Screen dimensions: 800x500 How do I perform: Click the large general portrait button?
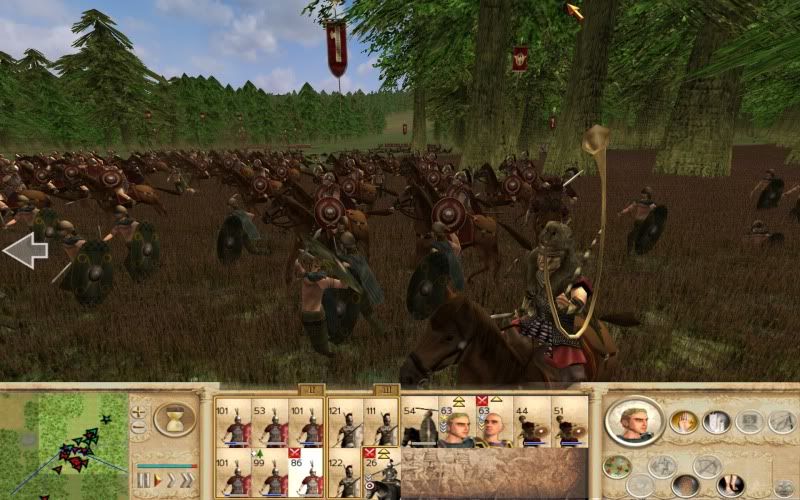coord(634,421)
